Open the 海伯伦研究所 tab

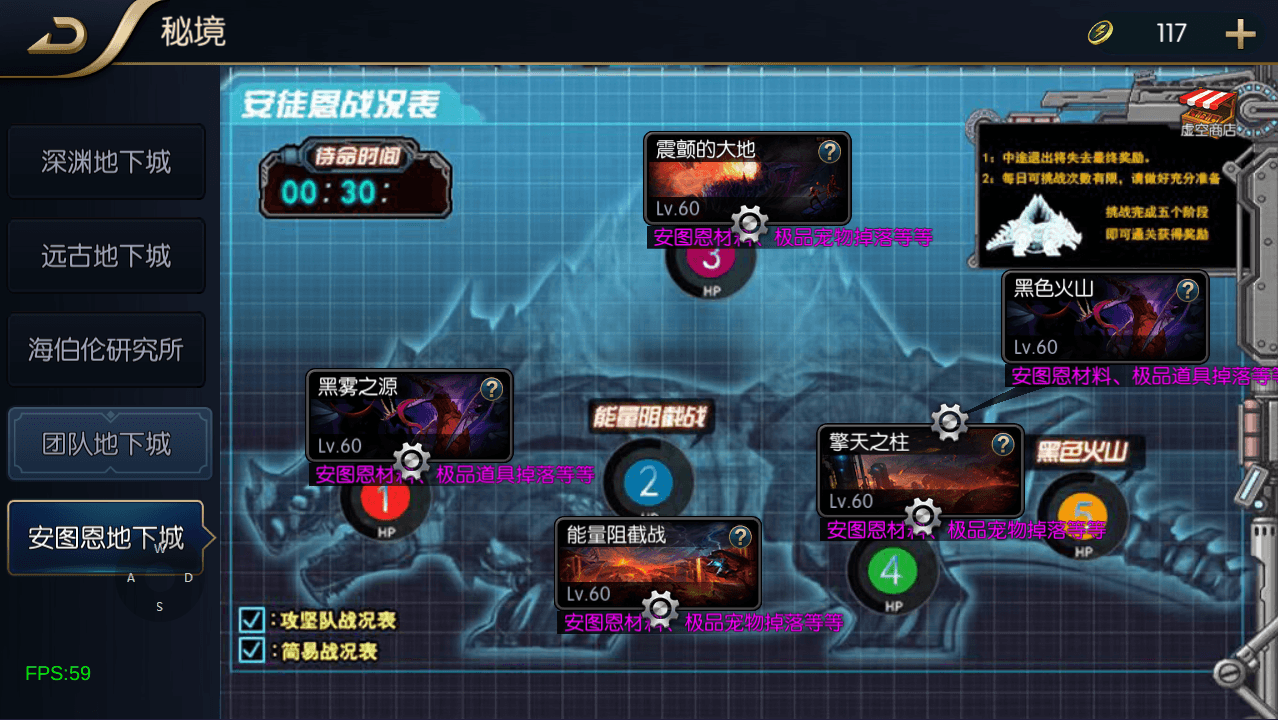(x=106, y=350)
